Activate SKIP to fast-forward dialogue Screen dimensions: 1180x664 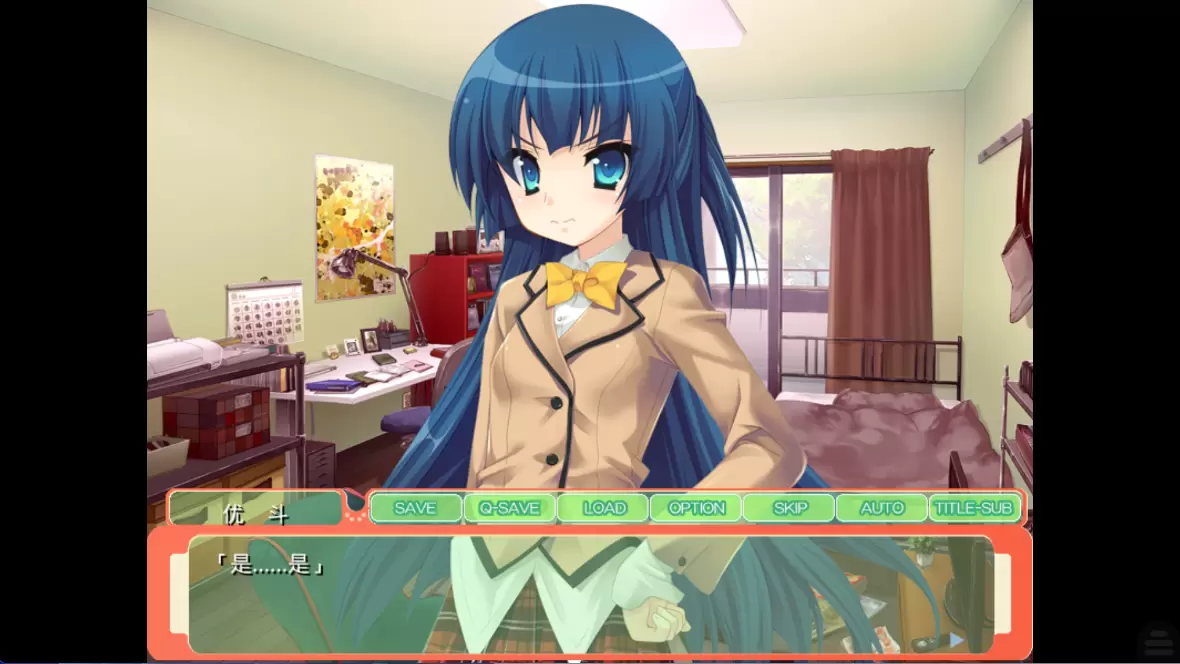tap(789, 508)
